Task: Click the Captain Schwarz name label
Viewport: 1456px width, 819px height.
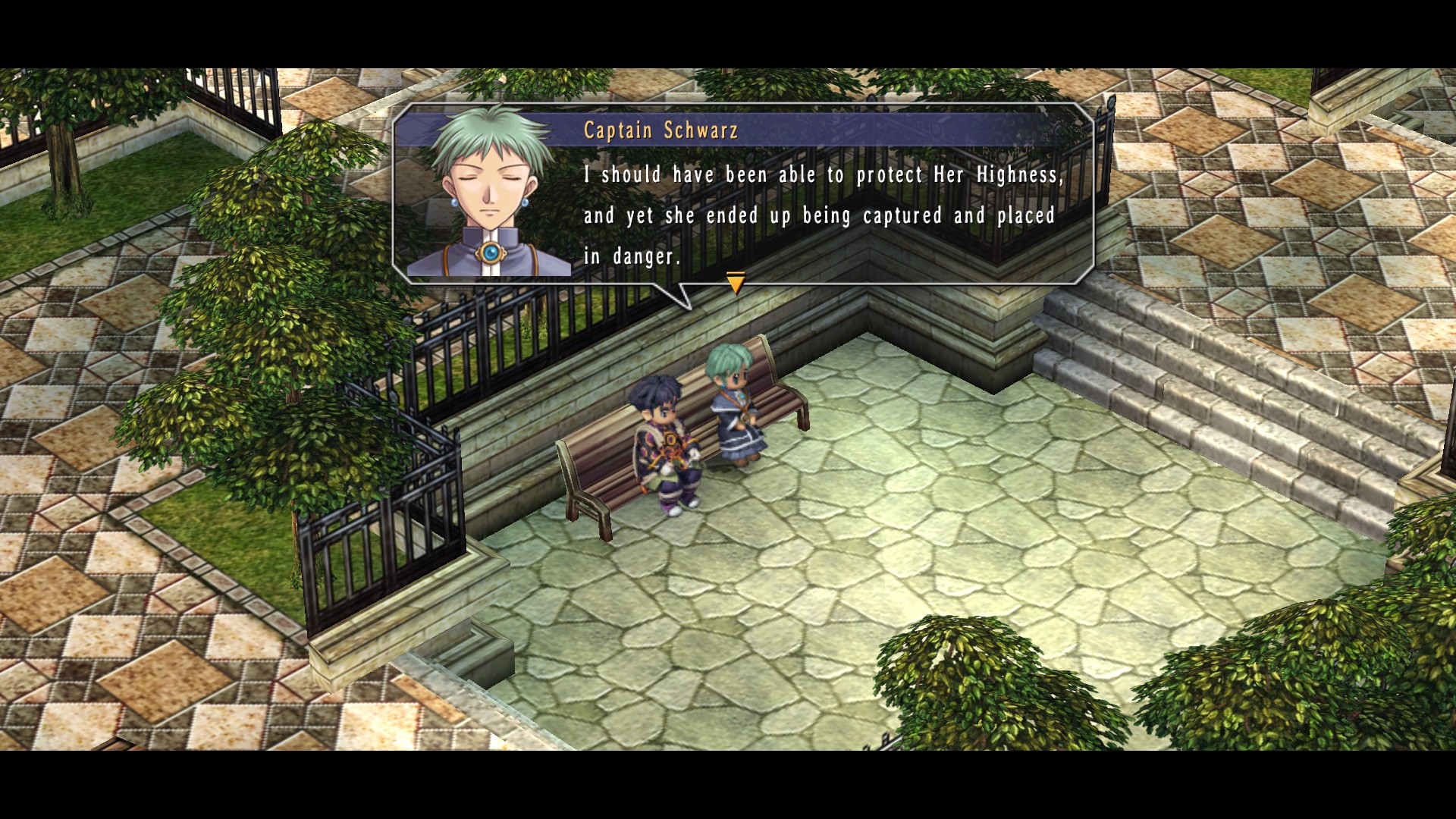Action: point(658,130)
